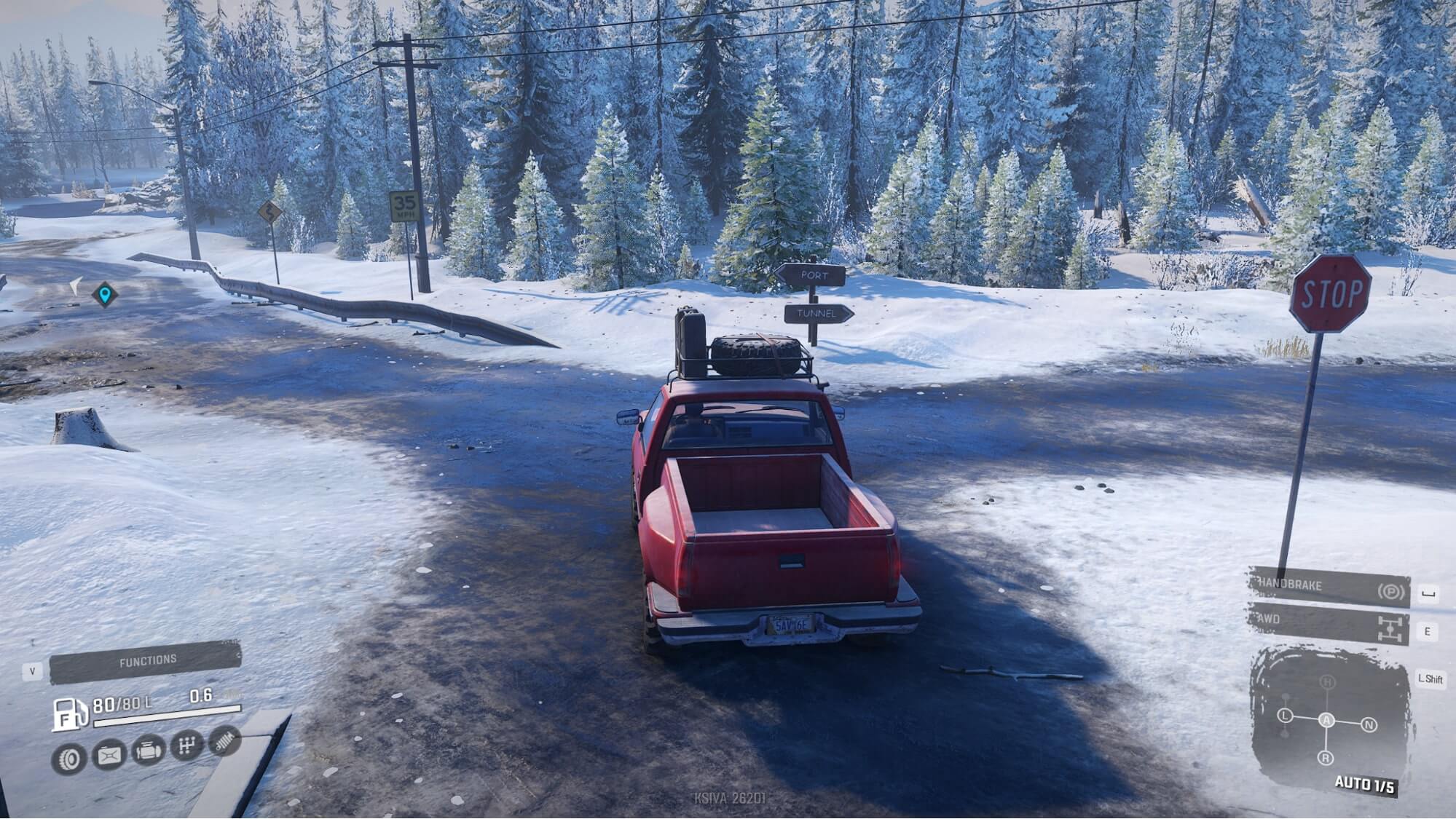Shift to the H (high) gear
The width and height of the screenshot is (1456, 819).
pyautogui.click(x=1328, y=682)
